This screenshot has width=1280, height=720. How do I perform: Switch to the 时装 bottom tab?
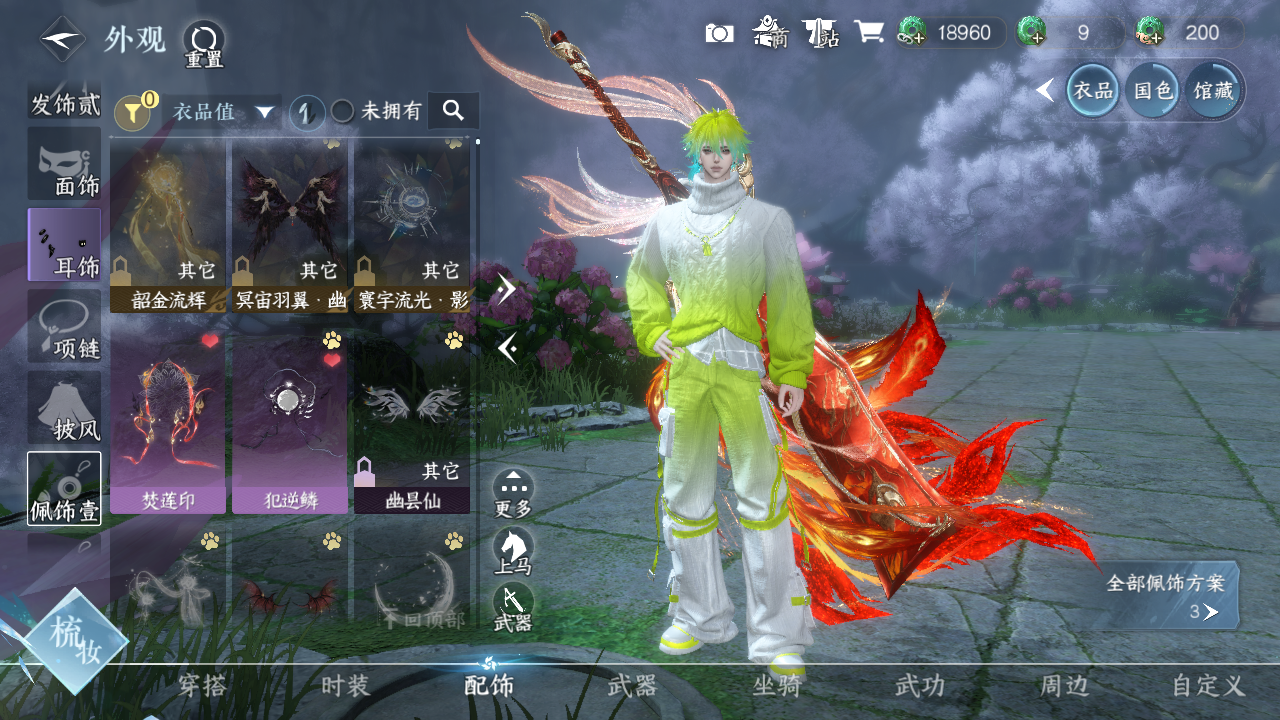click(x=346, y=686)
